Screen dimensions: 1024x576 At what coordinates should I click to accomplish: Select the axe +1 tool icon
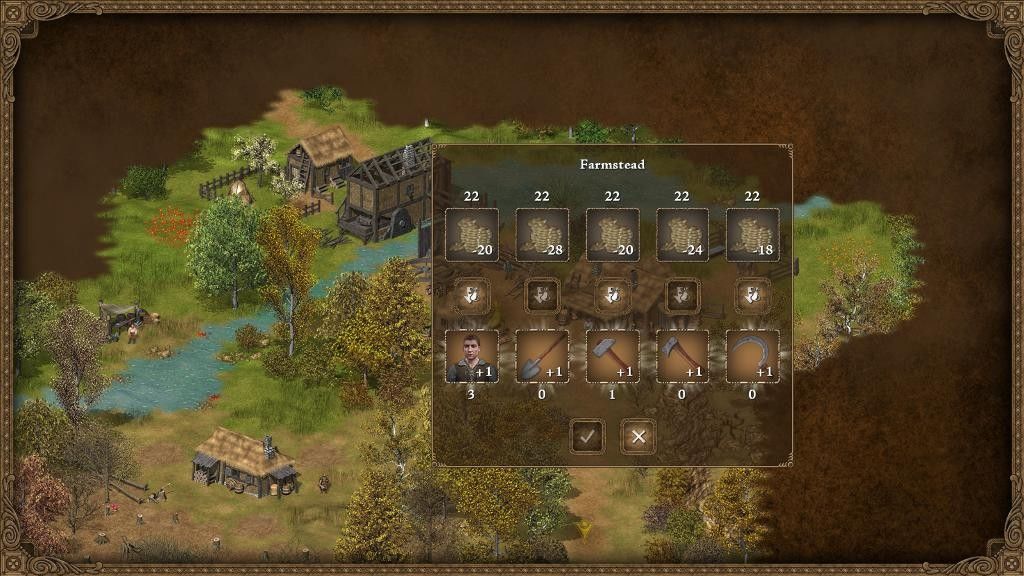point(682,356)
